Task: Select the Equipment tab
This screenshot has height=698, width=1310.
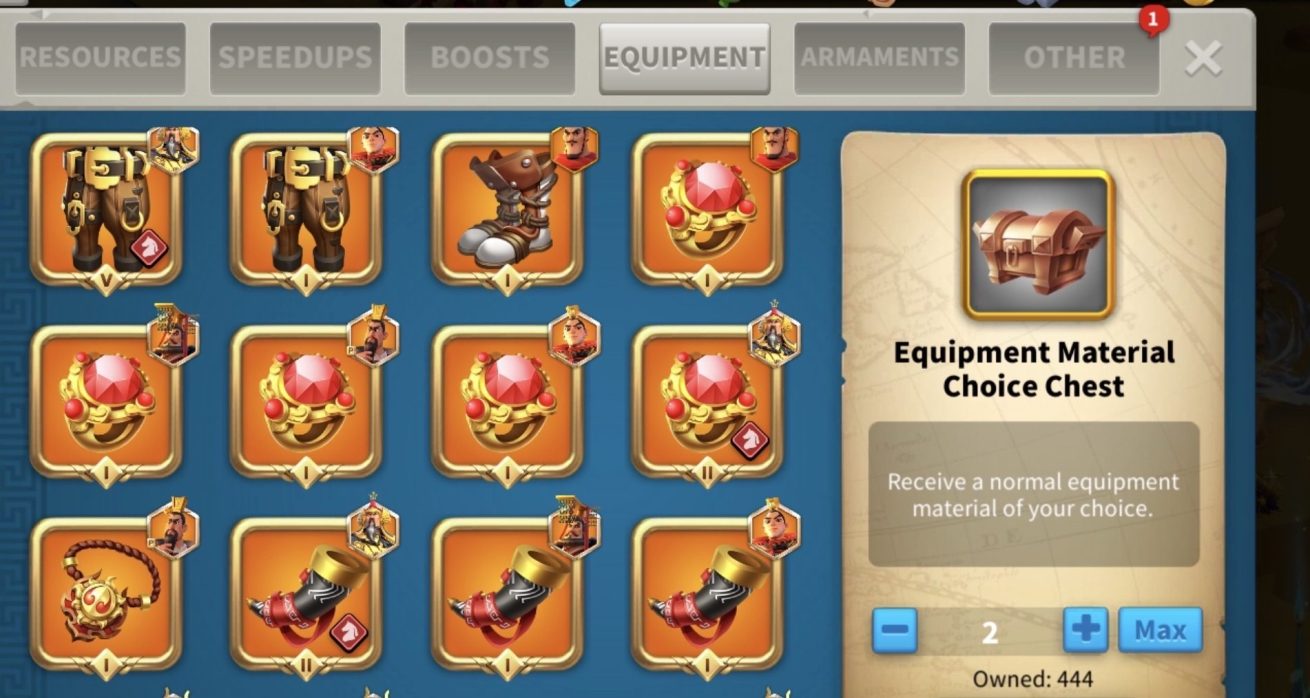Action: click(684, 58)
